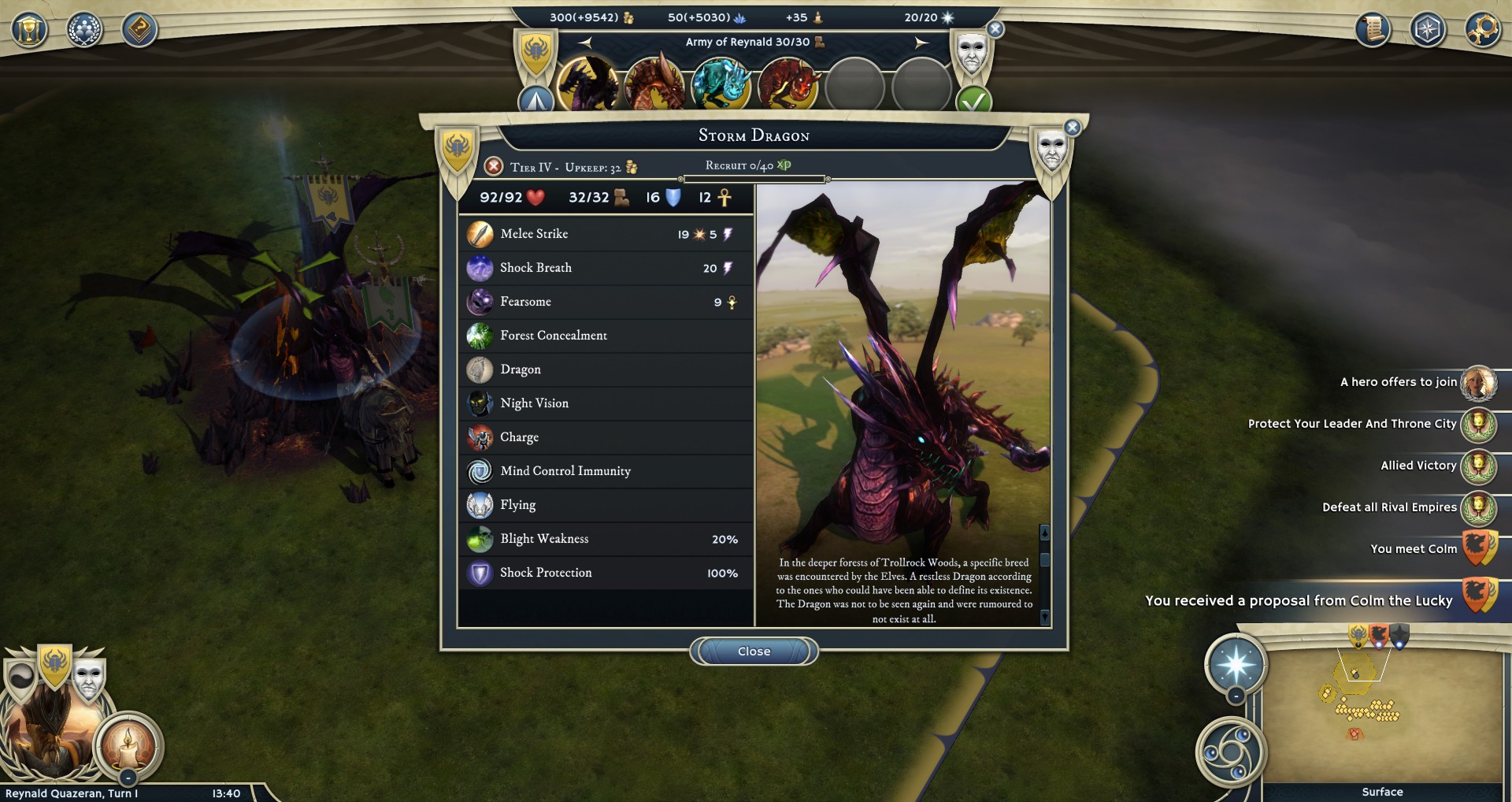1512x802 pixels.
Task: Open the scroll tome of wonders
Action: [1373, 30]
